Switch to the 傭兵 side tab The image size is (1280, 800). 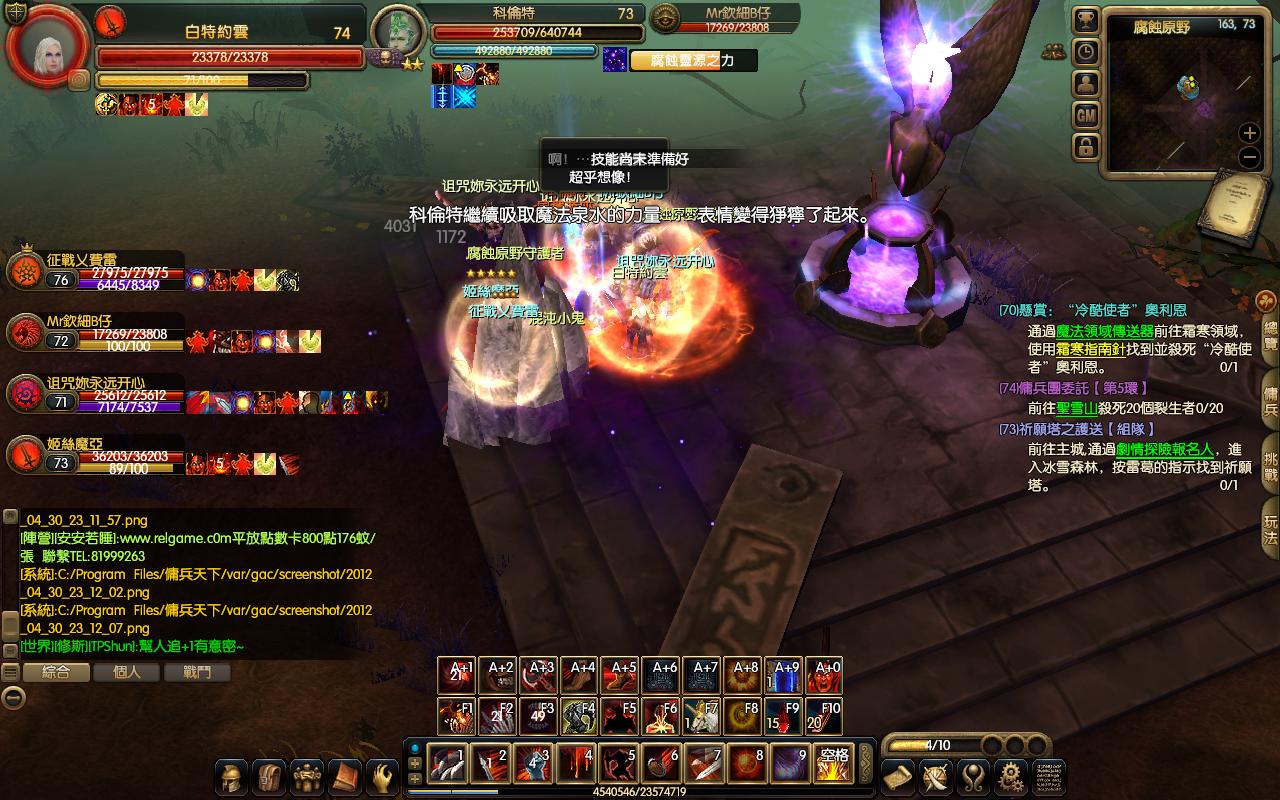coord(1269,395)
